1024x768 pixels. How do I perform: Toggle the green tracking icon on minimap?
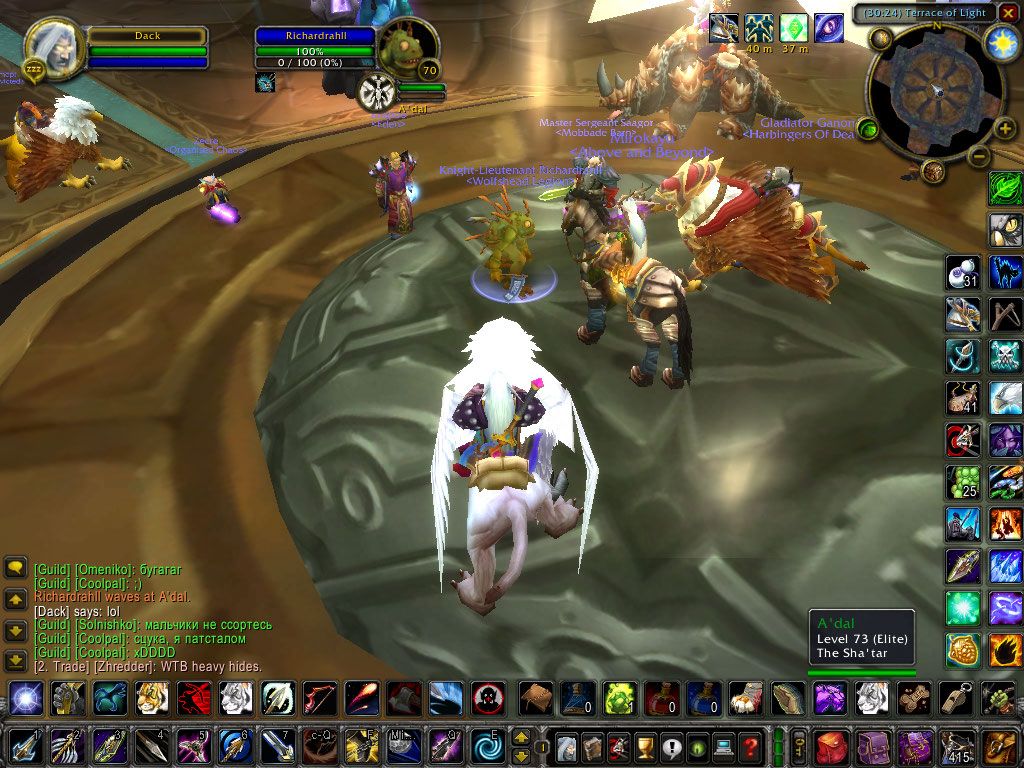click(x=868, y=129)
